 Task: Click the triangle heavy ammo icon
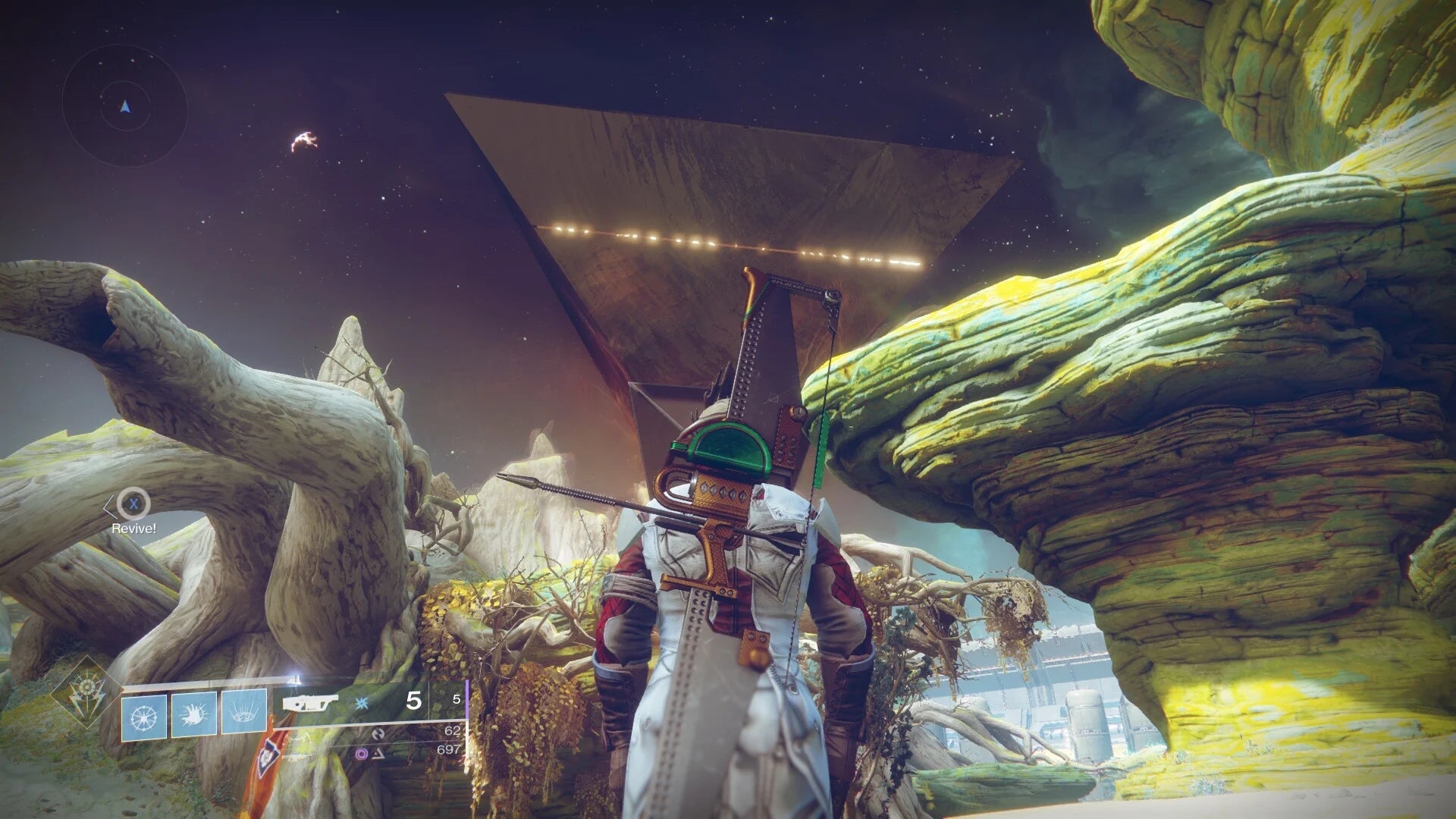pos(379,754)
